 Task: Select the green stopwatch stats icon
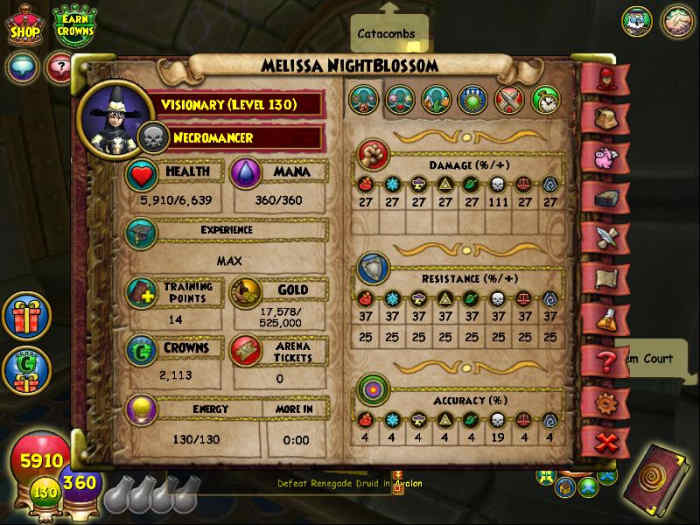click(x=546, y=99)
